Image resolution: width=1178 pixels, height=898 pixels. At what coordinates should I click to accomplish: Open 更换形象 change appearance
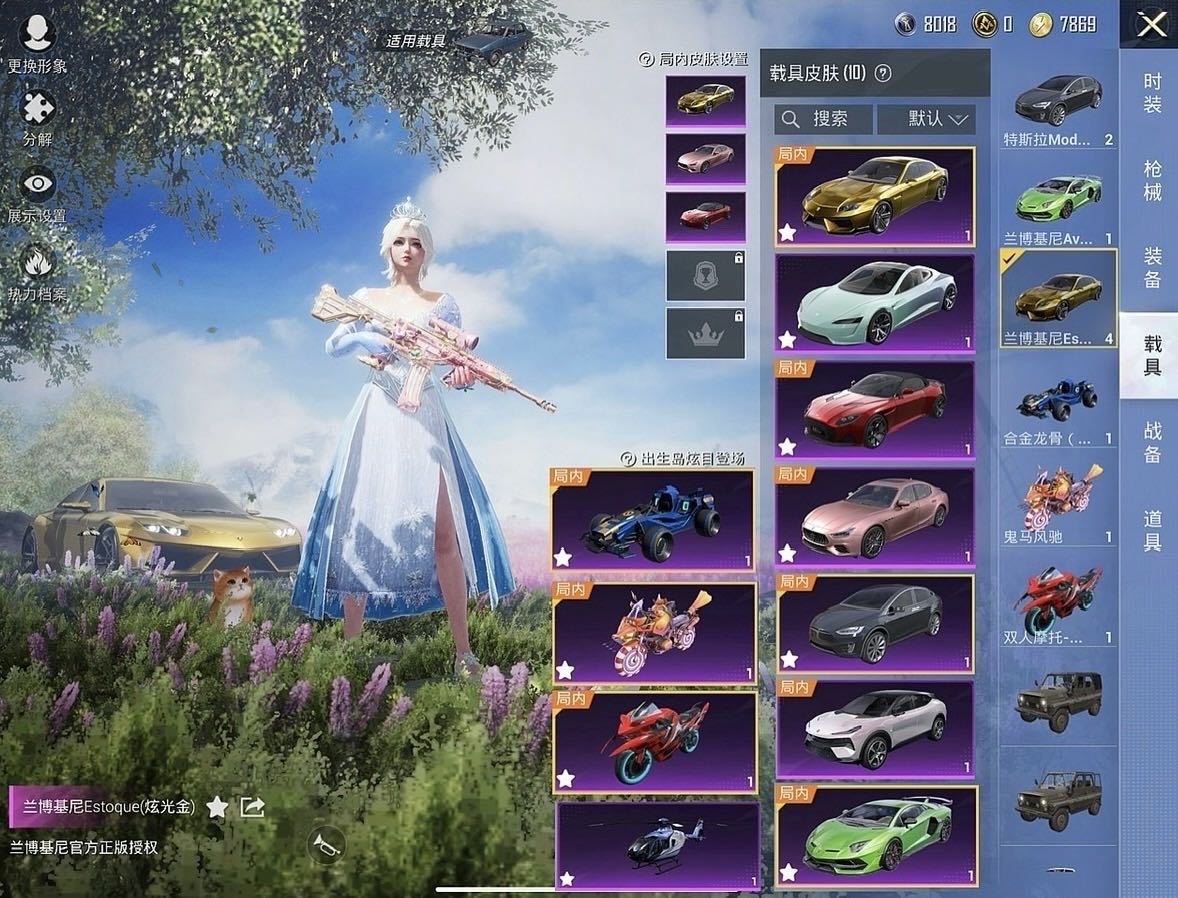[x=38, y=41]
